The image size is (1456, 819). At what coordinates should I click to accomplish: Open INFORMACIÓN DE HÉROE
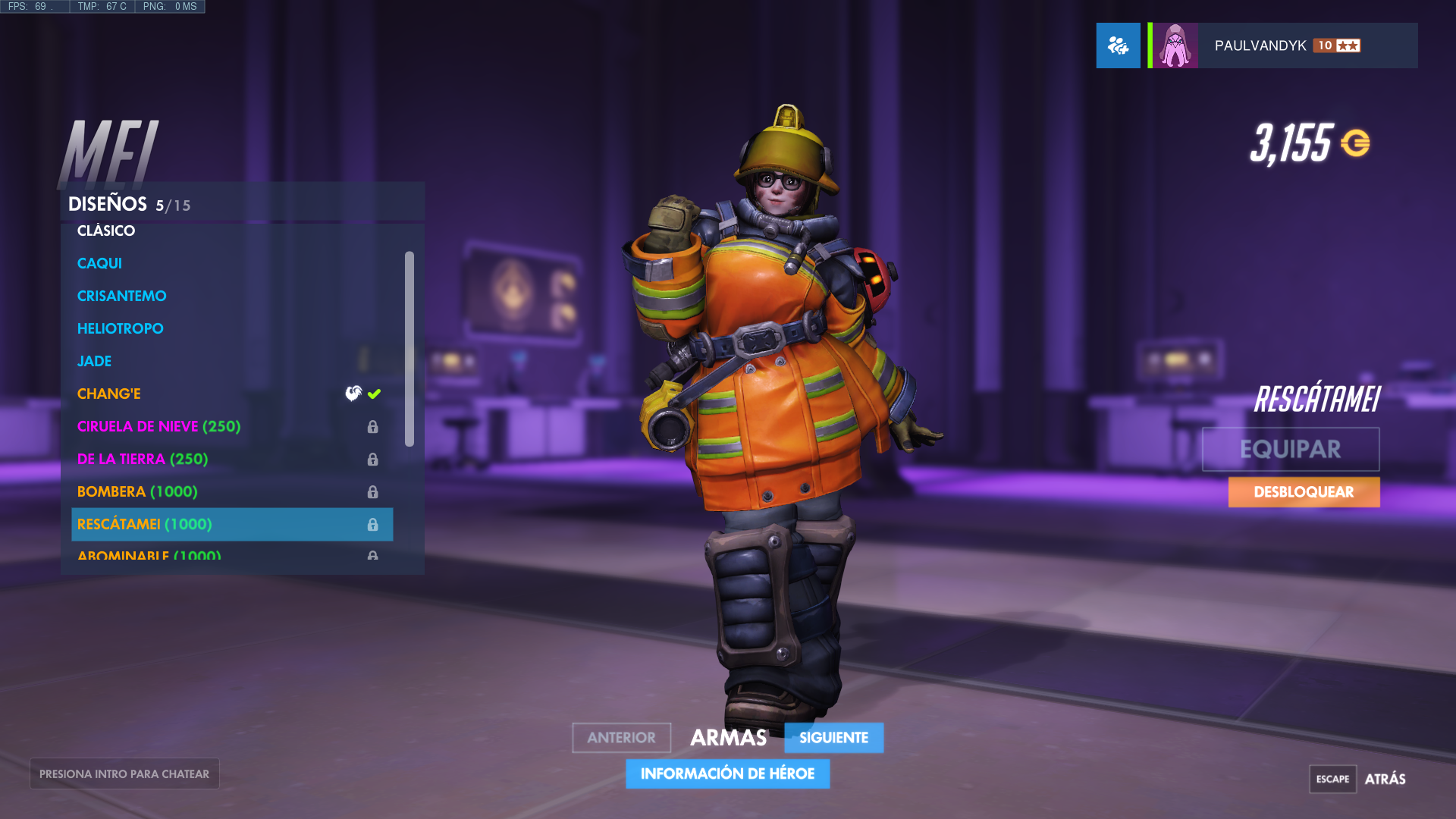pos(727,773)
